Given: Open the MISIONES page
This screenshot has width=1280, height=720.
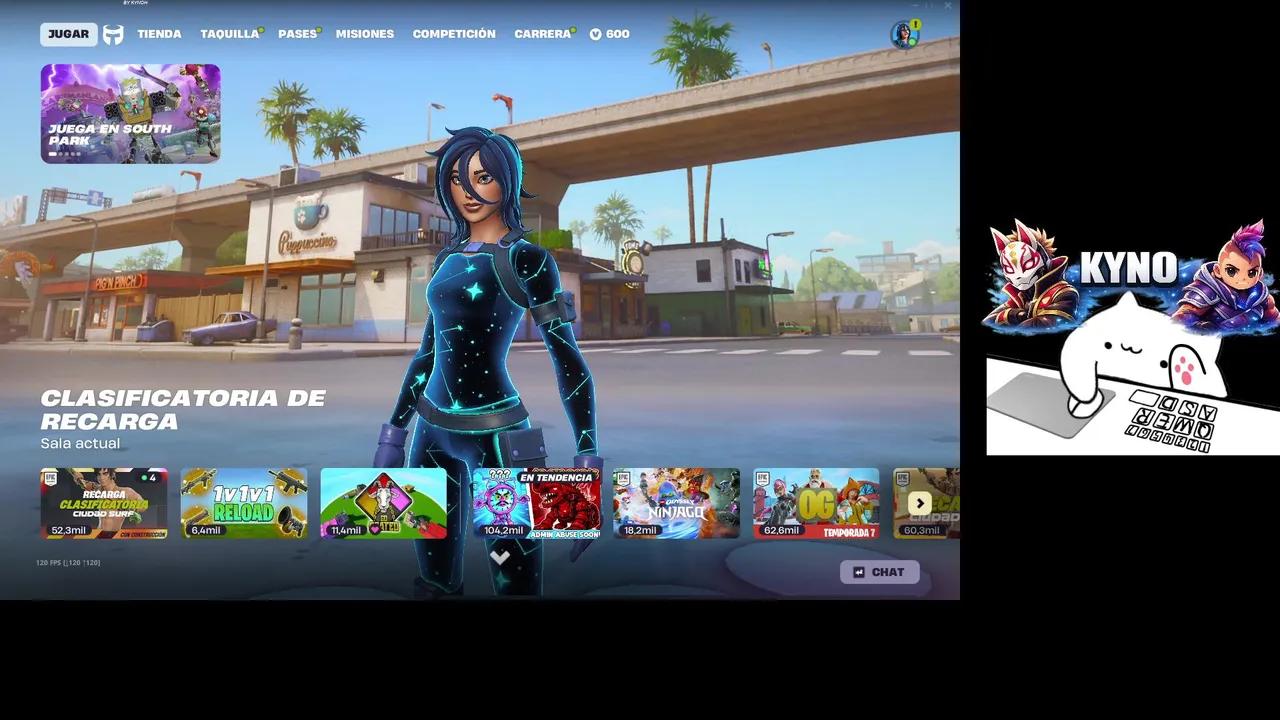Looking at the screenshot, I should tap(365, 33).
